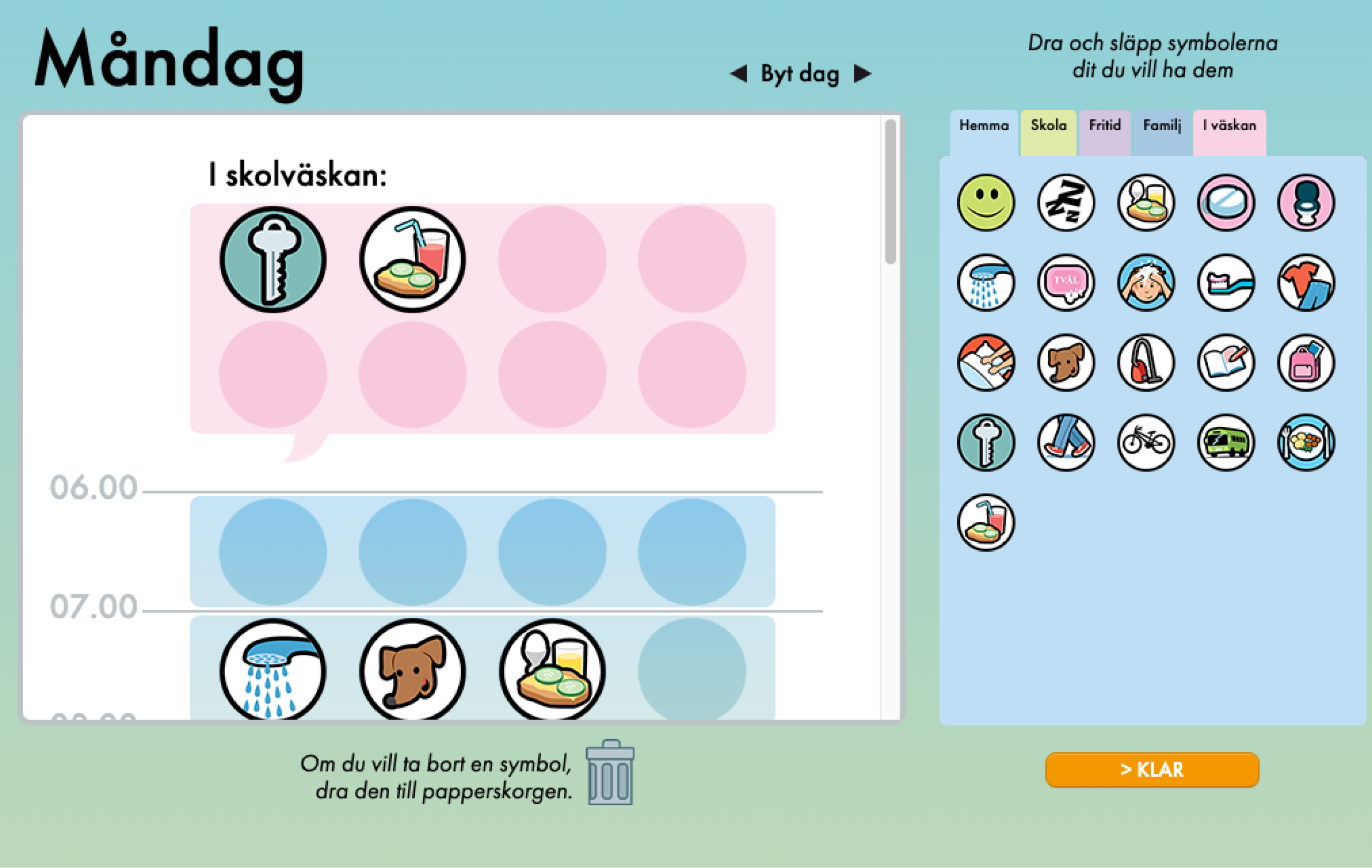Advance to next day with right arrow
This screenshot has width=1372, height=868.
coord(862,73)
